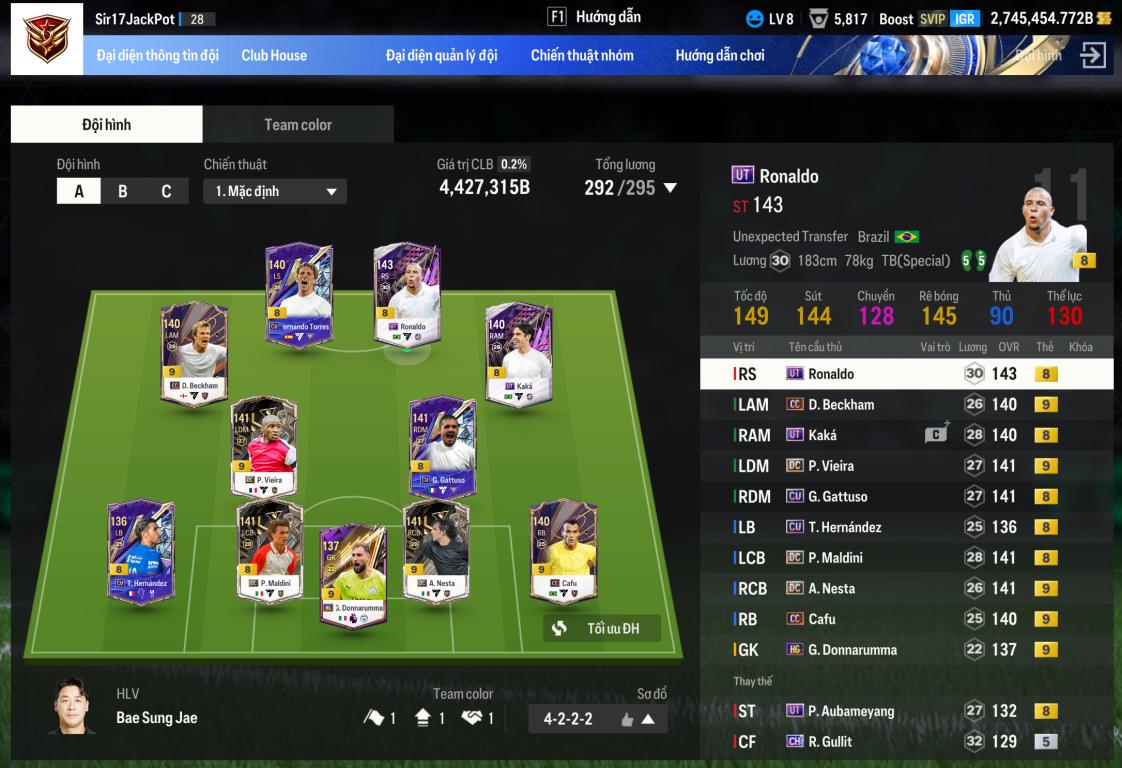Open Đại diện quản lý đội menu

pos(441,55)
